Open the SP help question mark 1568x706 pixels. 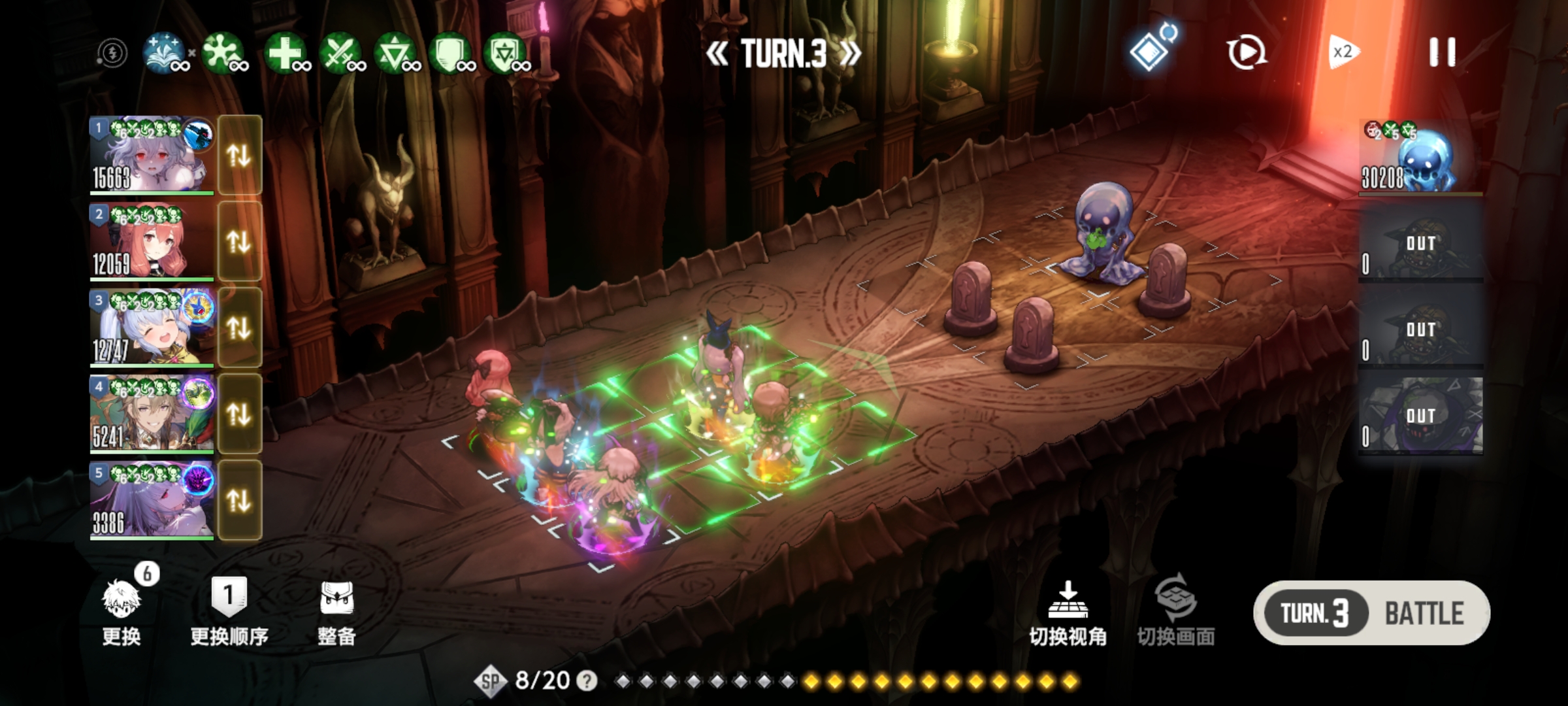[587, 681]
